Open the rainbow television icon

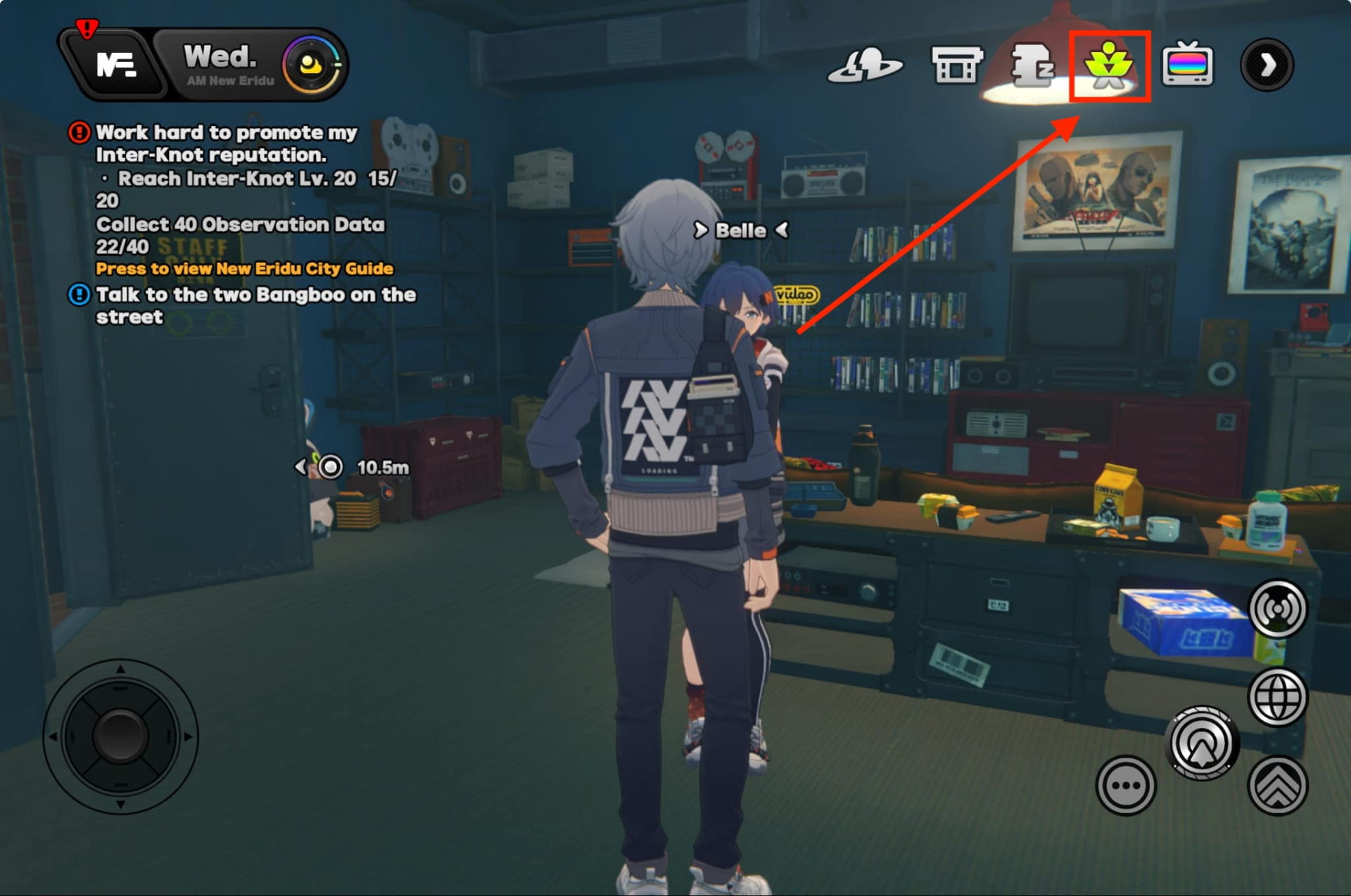tap(1187, 65)
